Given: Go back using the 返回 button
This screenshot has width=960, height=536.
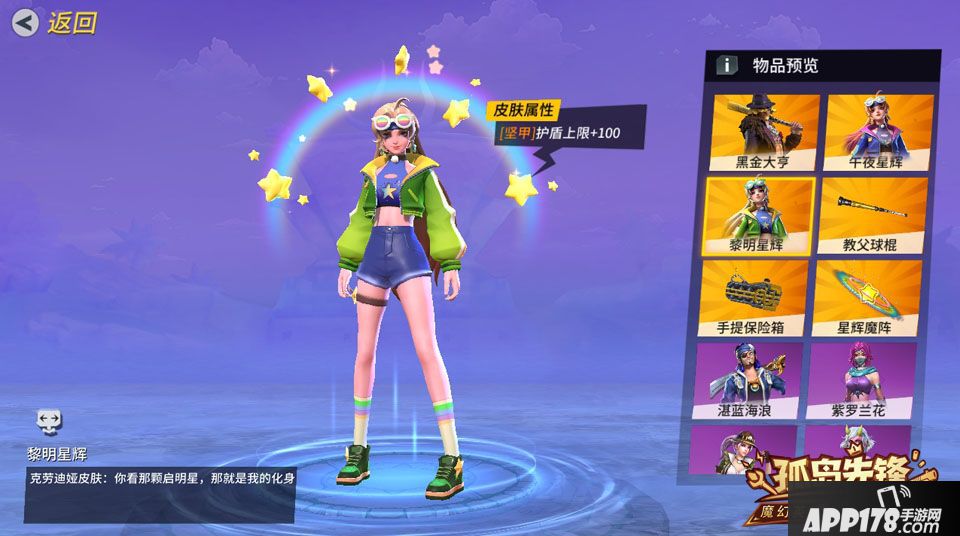Looking at the screenshot, I should click(x=55, y=22).
